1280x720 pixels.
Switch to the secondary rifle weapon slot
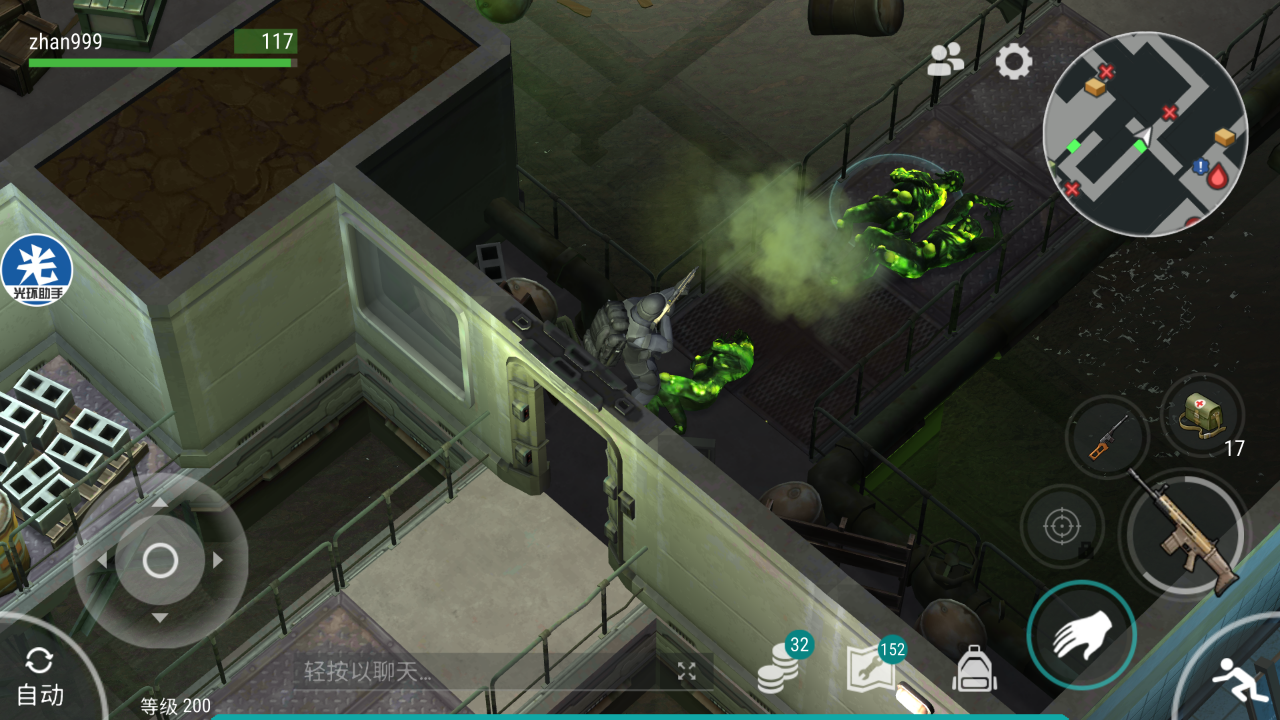point(1106,437)
